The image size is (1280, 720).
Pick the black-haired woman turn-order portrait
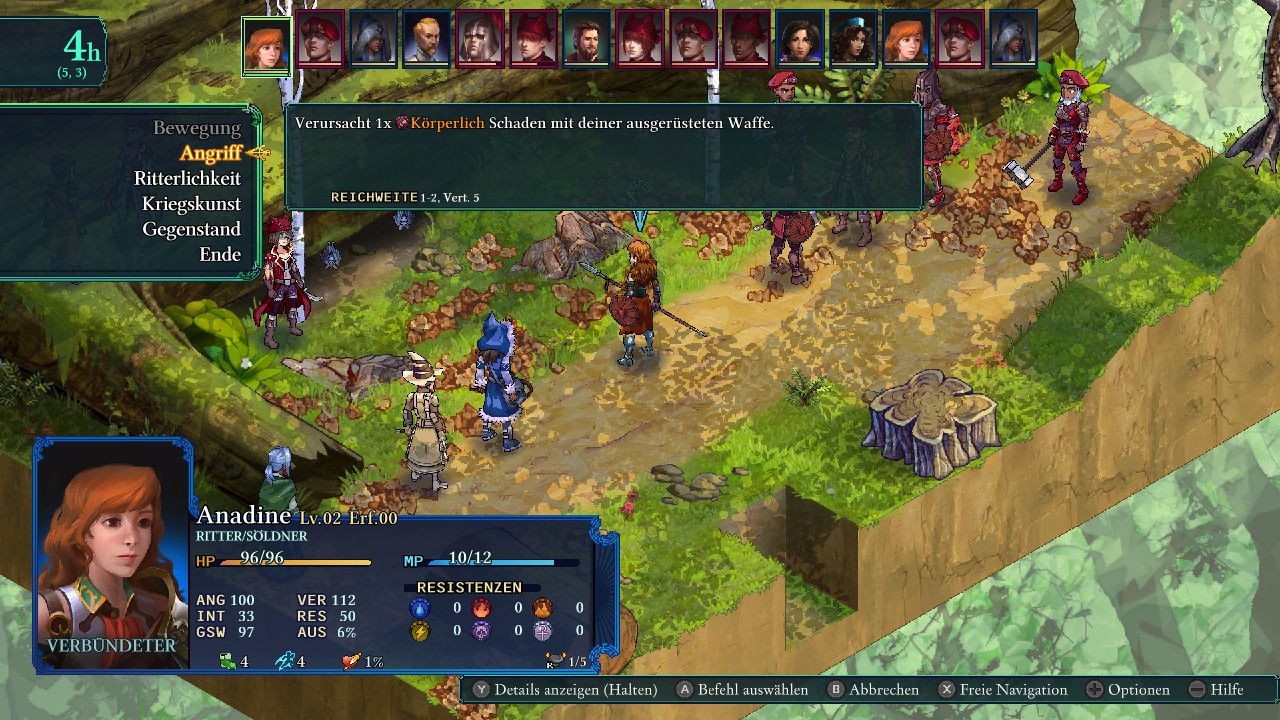pyautogui.click(x=800, y=40)
